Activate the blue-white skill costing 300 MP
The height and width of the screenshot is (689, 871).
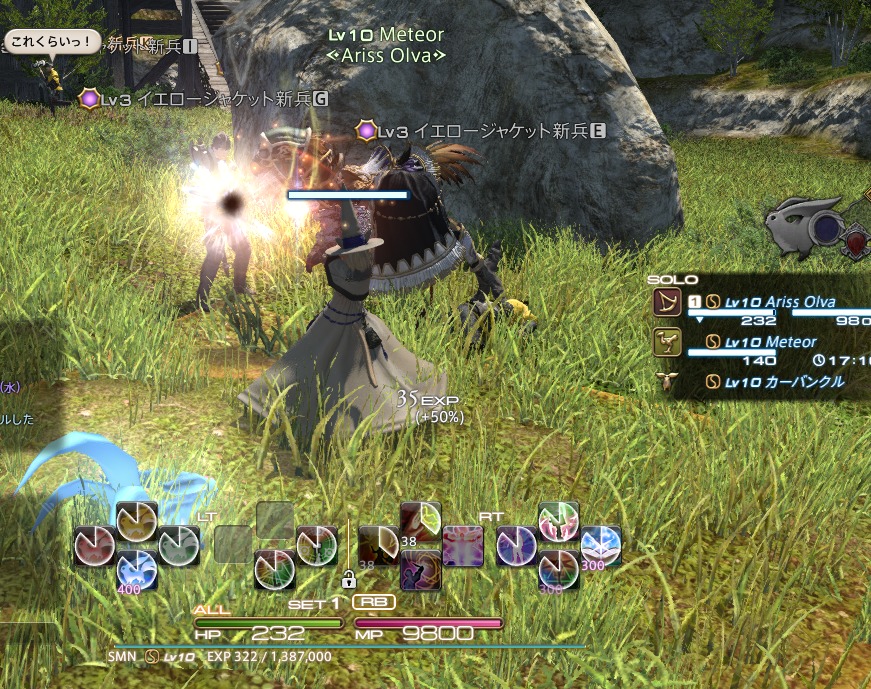[x=600, y=546]
